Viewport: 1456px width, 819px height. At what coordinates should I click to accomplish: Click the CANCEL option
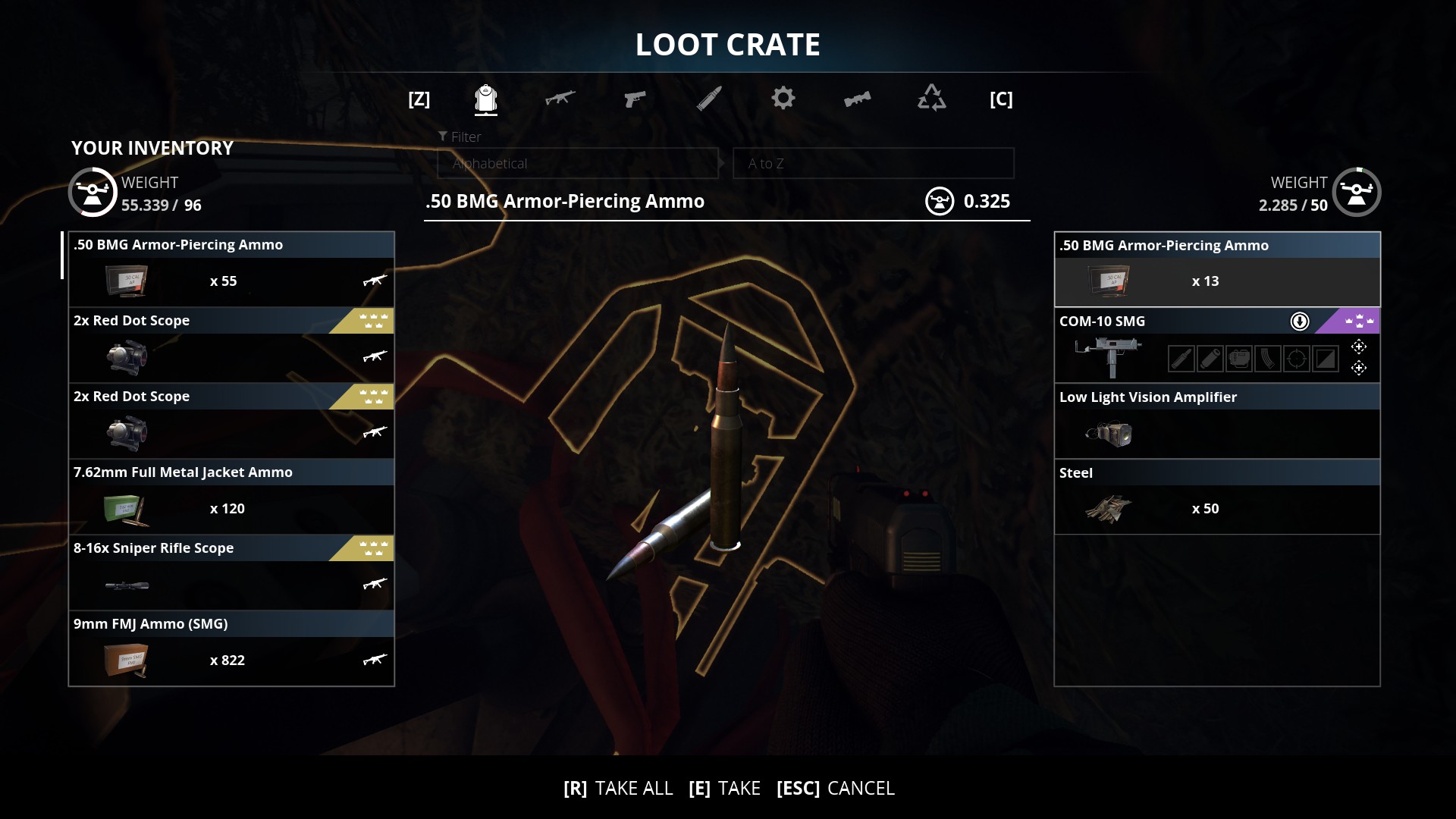[x=836, y=789]
